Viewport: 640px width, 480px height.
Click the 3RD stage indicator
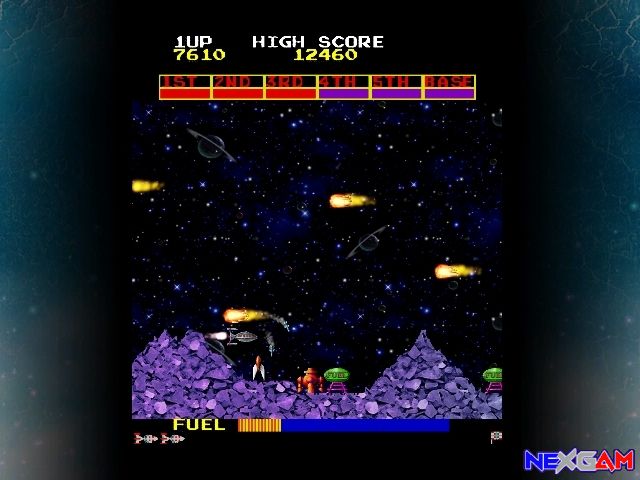(x=291, y=87)
